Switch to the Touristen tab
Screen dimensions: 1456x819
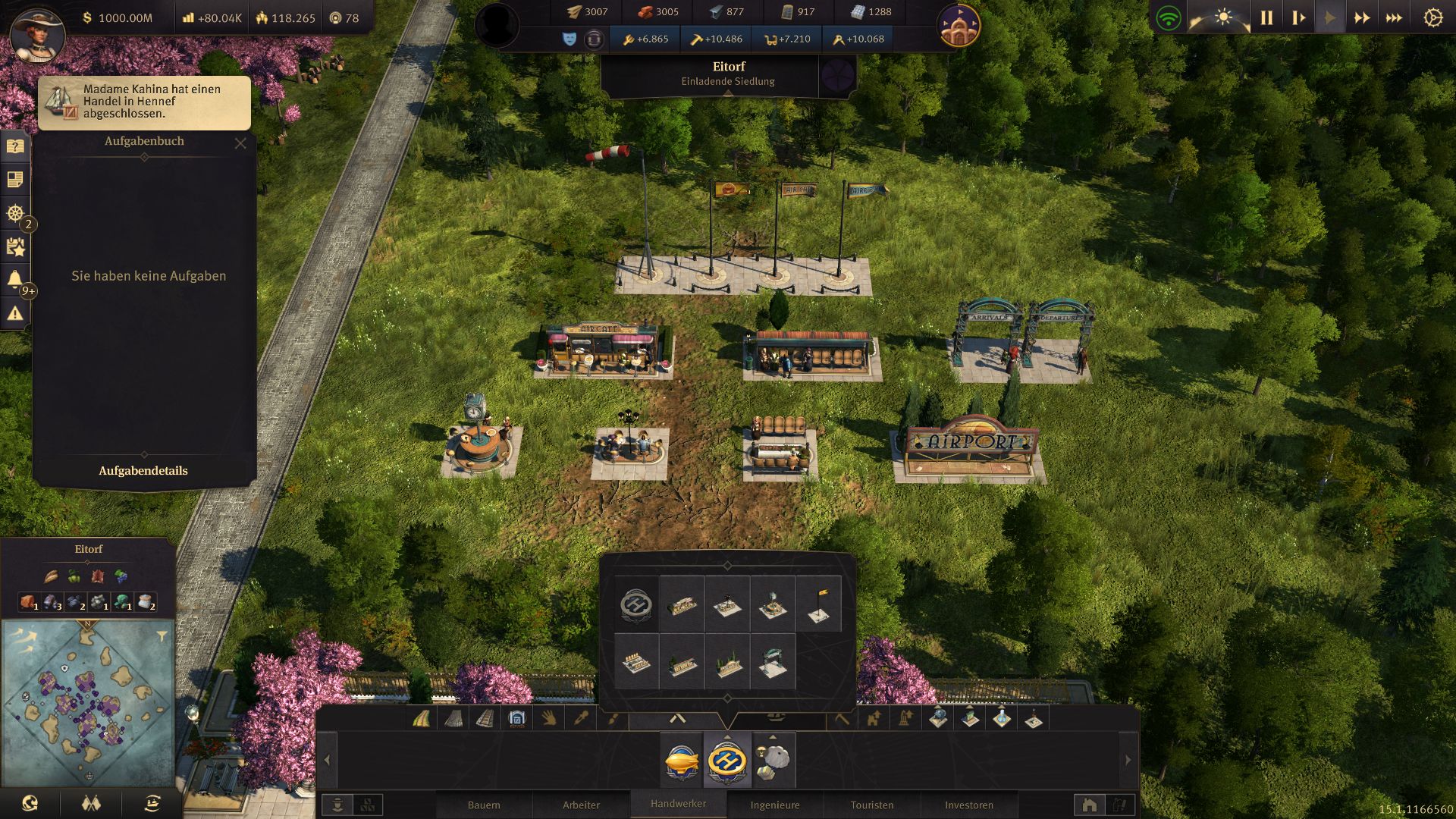(x=872, y=805)
